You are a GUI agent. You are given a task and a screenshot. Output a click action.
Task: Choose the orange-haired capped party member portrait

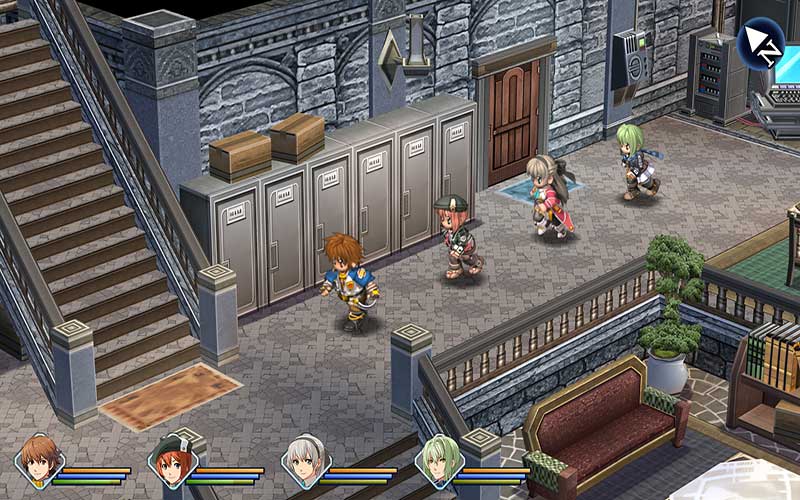pos(172,461)
